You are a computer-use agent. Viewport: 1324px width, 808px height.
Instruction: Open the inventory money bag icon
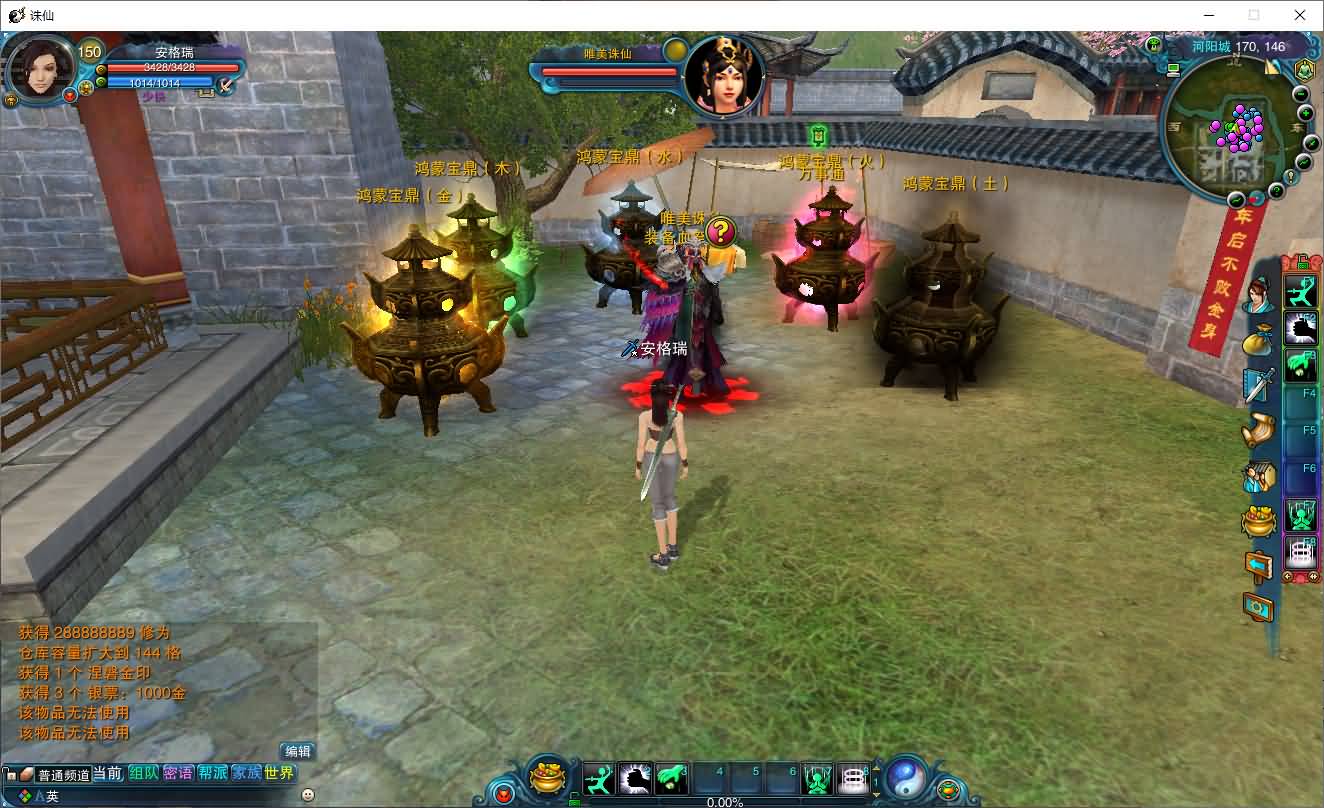[1258, 341]
